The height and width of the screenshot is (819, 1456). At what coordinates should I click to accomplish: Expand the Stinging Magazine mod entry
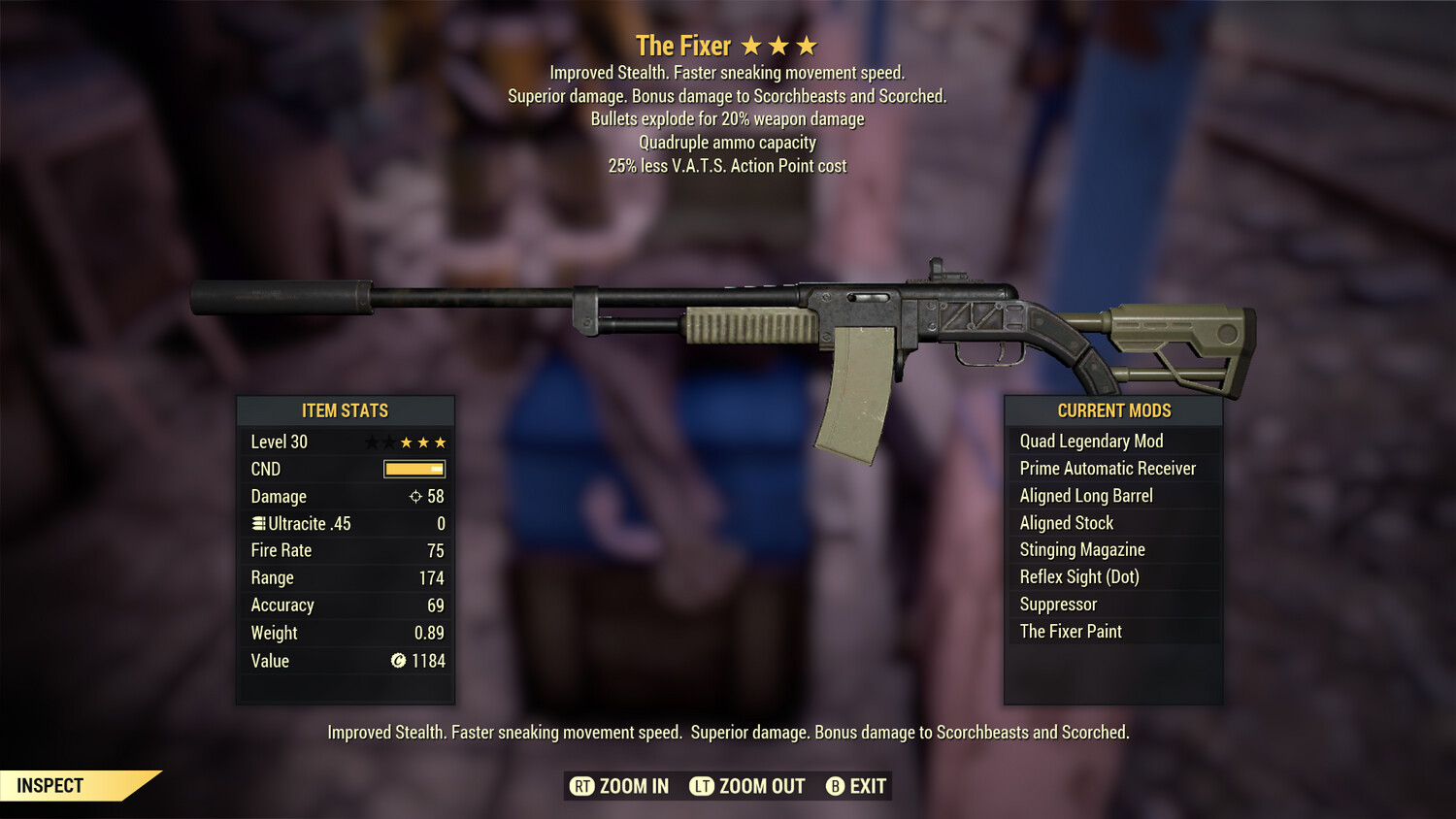(1081, 549)
